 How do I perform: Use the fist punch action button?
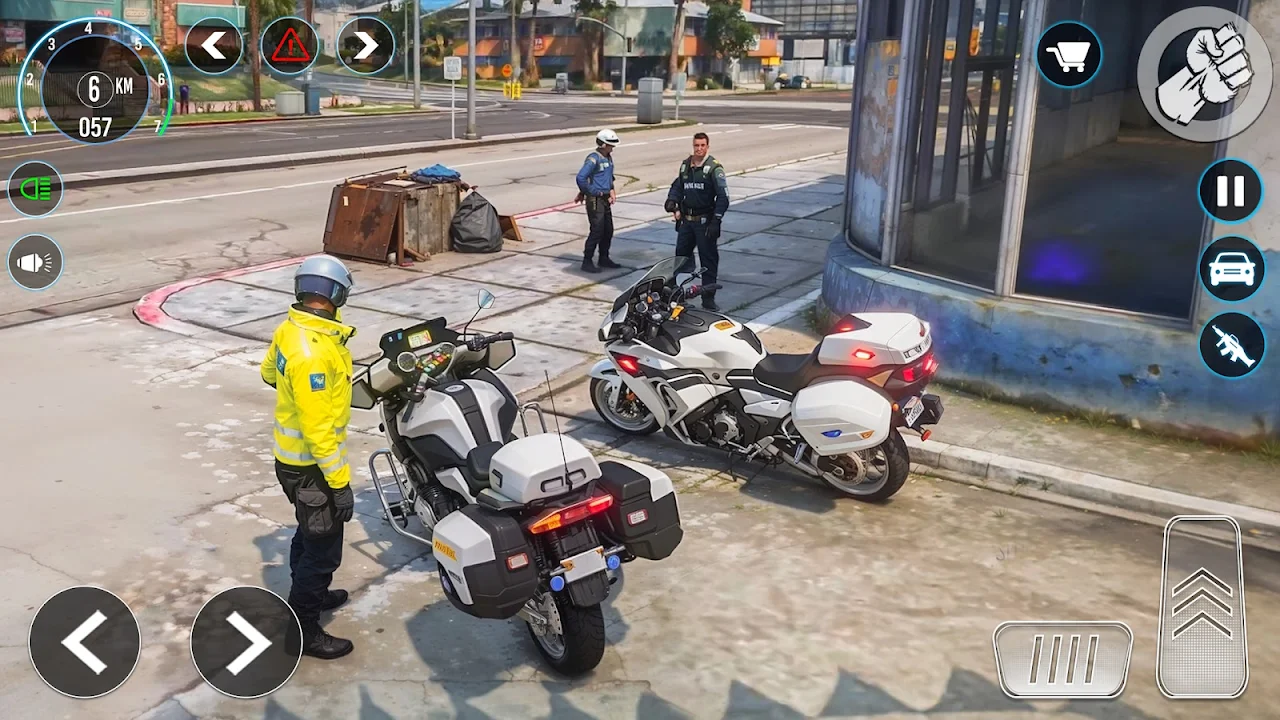[1204, 74]
